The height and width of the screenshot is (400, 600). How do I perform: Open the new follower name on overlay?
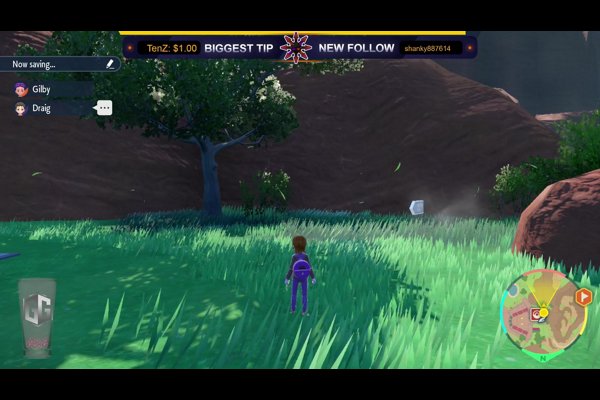tap(427, 48)
